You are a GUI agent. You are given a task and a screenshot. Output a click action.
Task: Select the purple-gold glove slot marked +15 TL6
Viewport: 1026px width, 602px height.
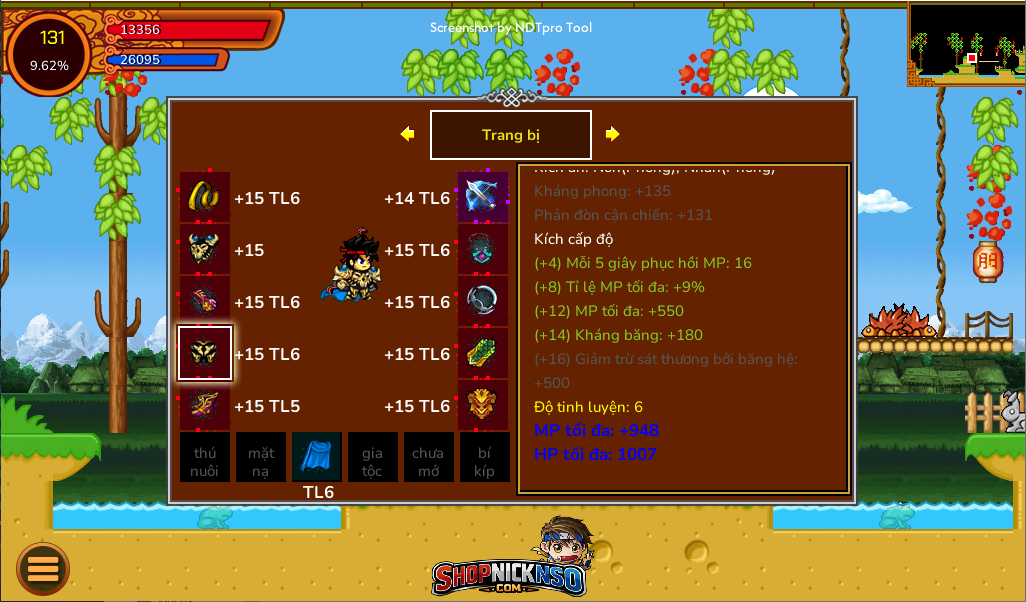coord(205,301)
